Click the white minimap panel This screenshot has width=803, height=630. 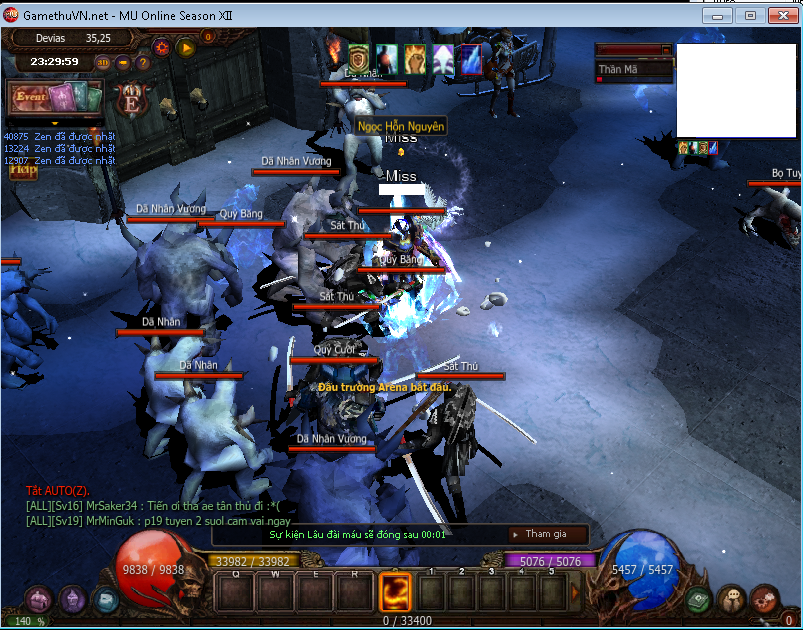tap(735, 90)
